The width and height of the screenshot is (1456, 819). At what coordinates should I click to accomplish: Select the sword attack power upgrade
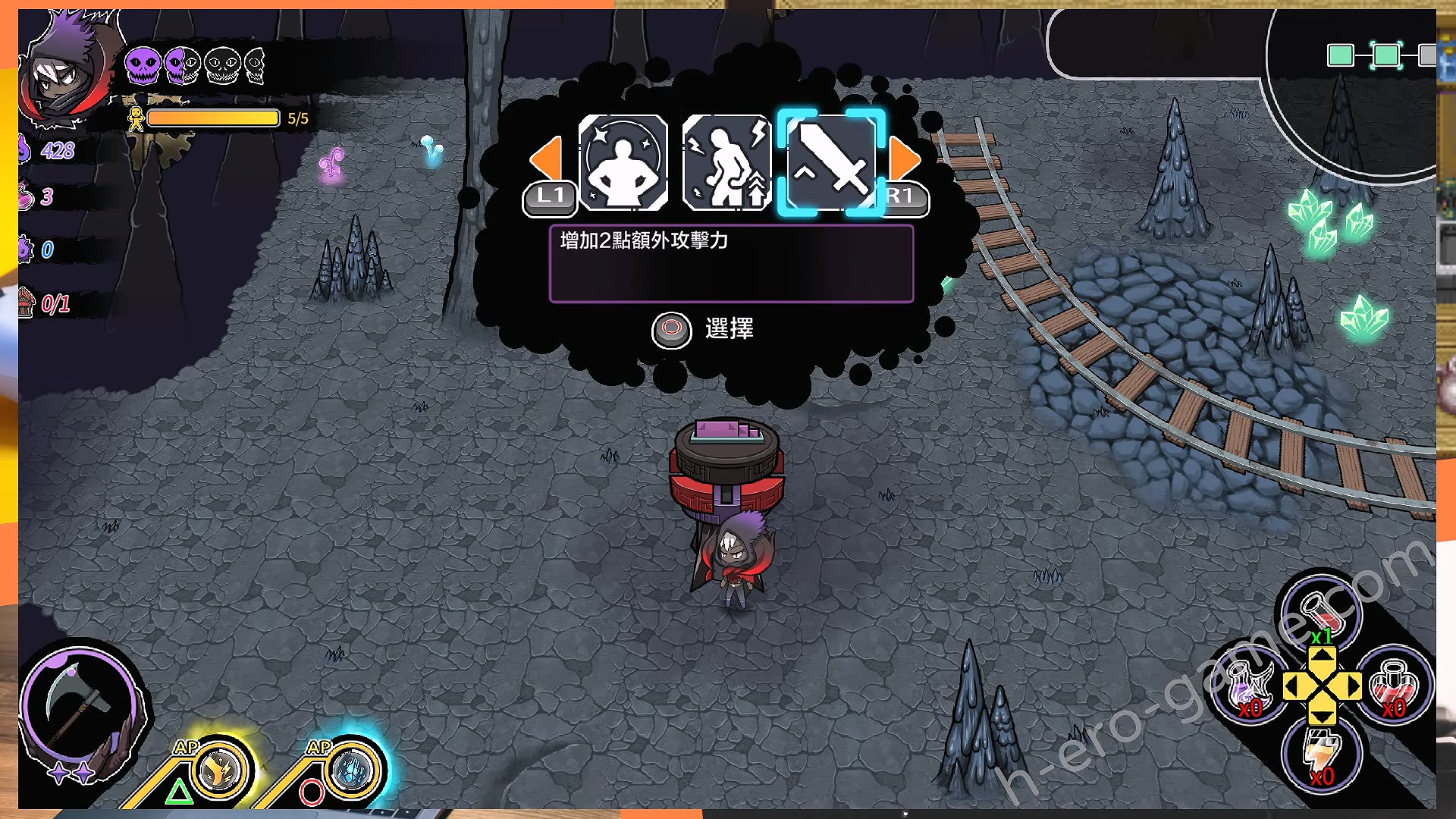[831, 162]
